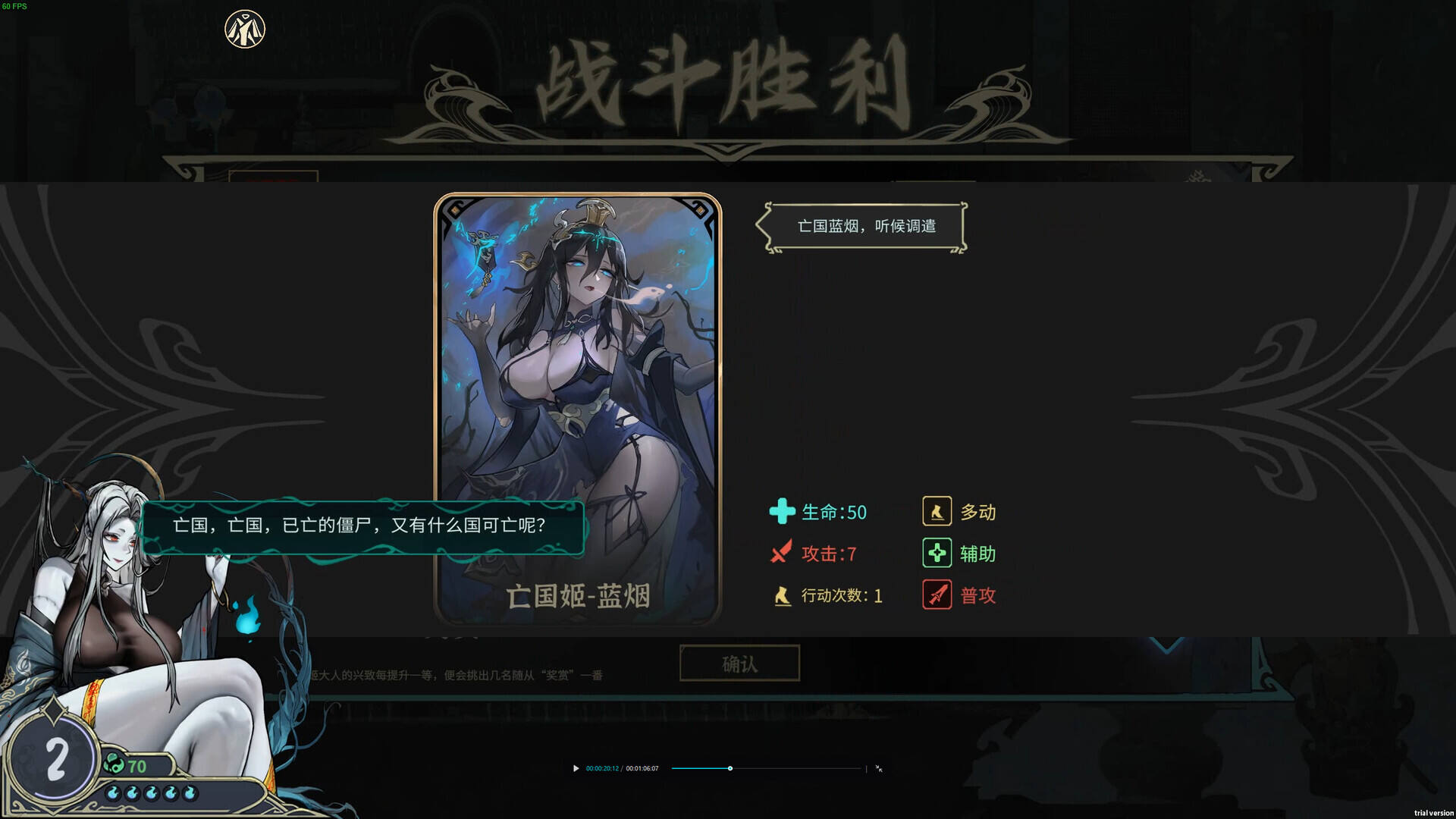The height and width of the screenshot is (819, 1456).
Task: Click the 多动 multi-action icon
Action: click(x=937, y=512)
